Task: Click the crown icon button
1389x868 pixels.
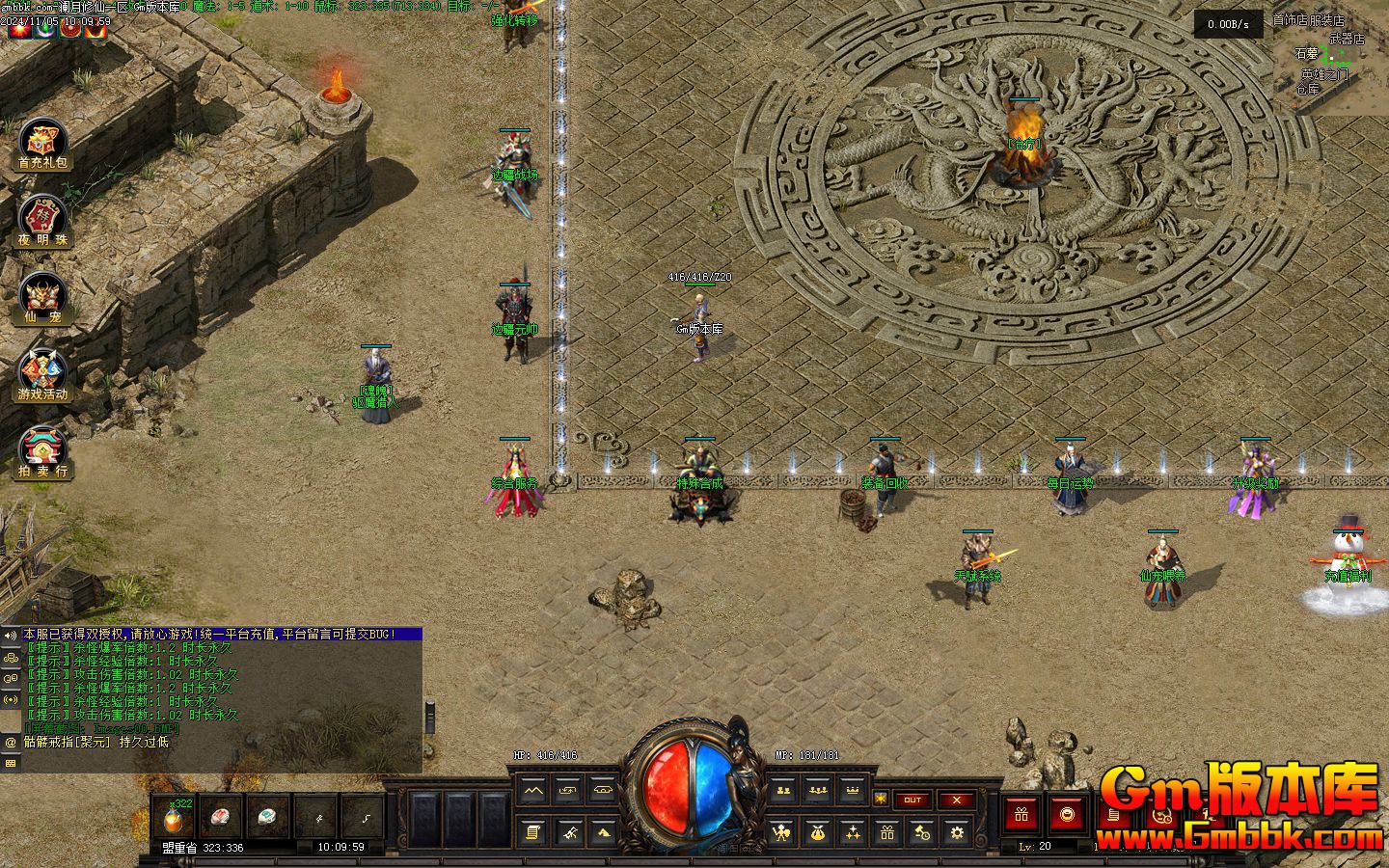Action: coord(852,791)
